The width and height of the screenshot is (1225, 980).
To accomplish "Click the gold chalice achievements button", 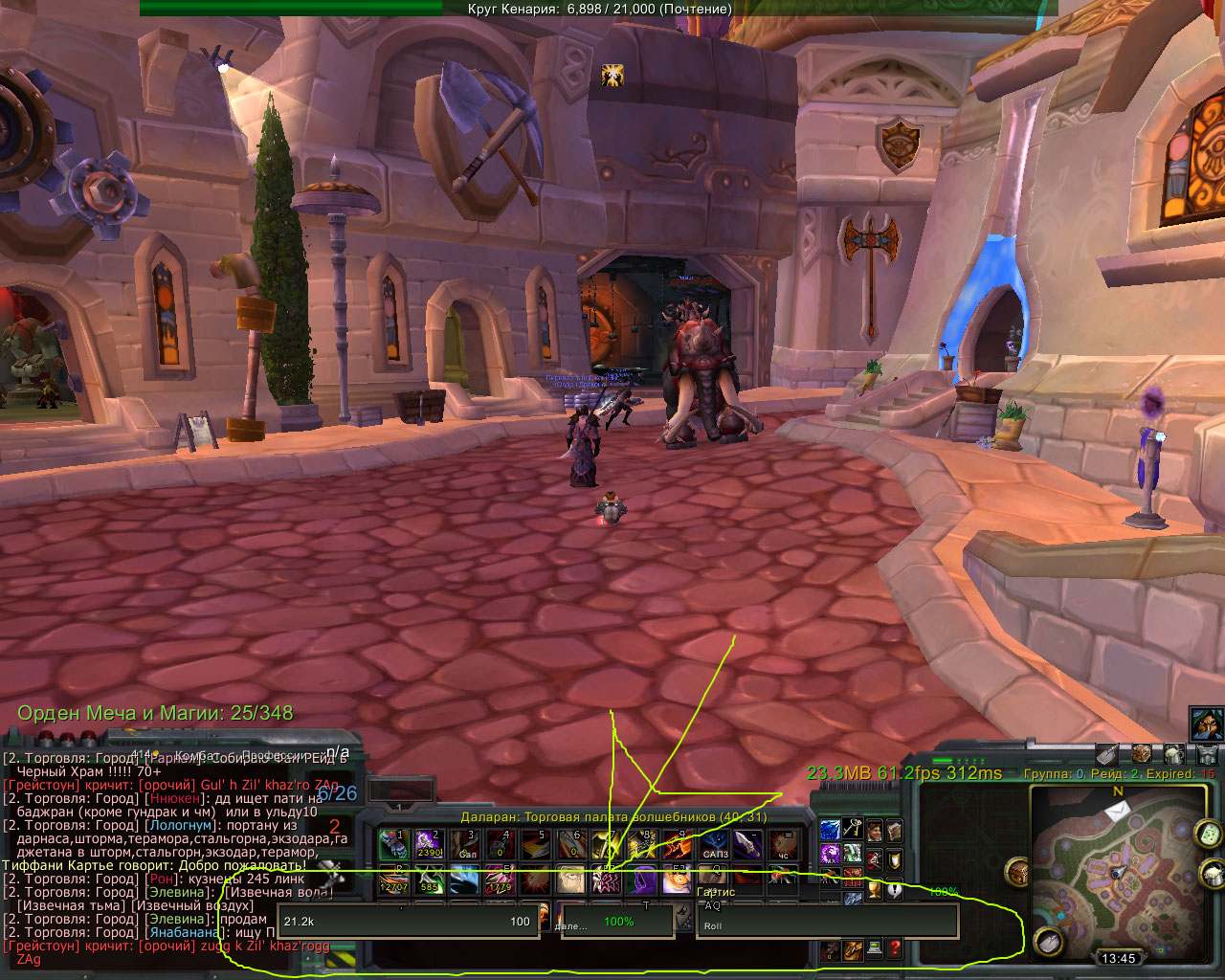I will coord(874,890).
